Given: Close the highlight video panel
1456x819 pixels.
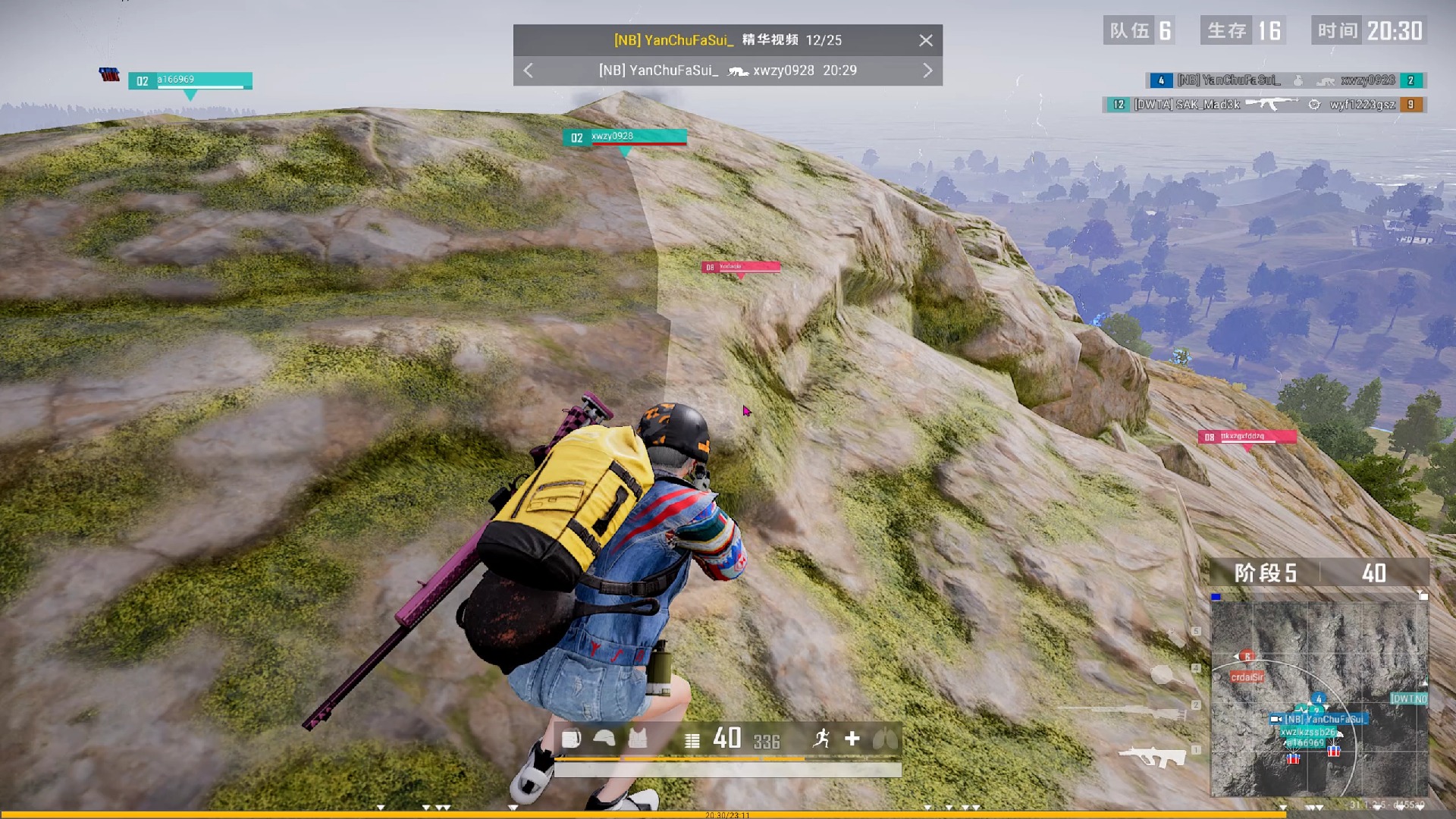Looking at the screenshot, I should coord(925,41).
